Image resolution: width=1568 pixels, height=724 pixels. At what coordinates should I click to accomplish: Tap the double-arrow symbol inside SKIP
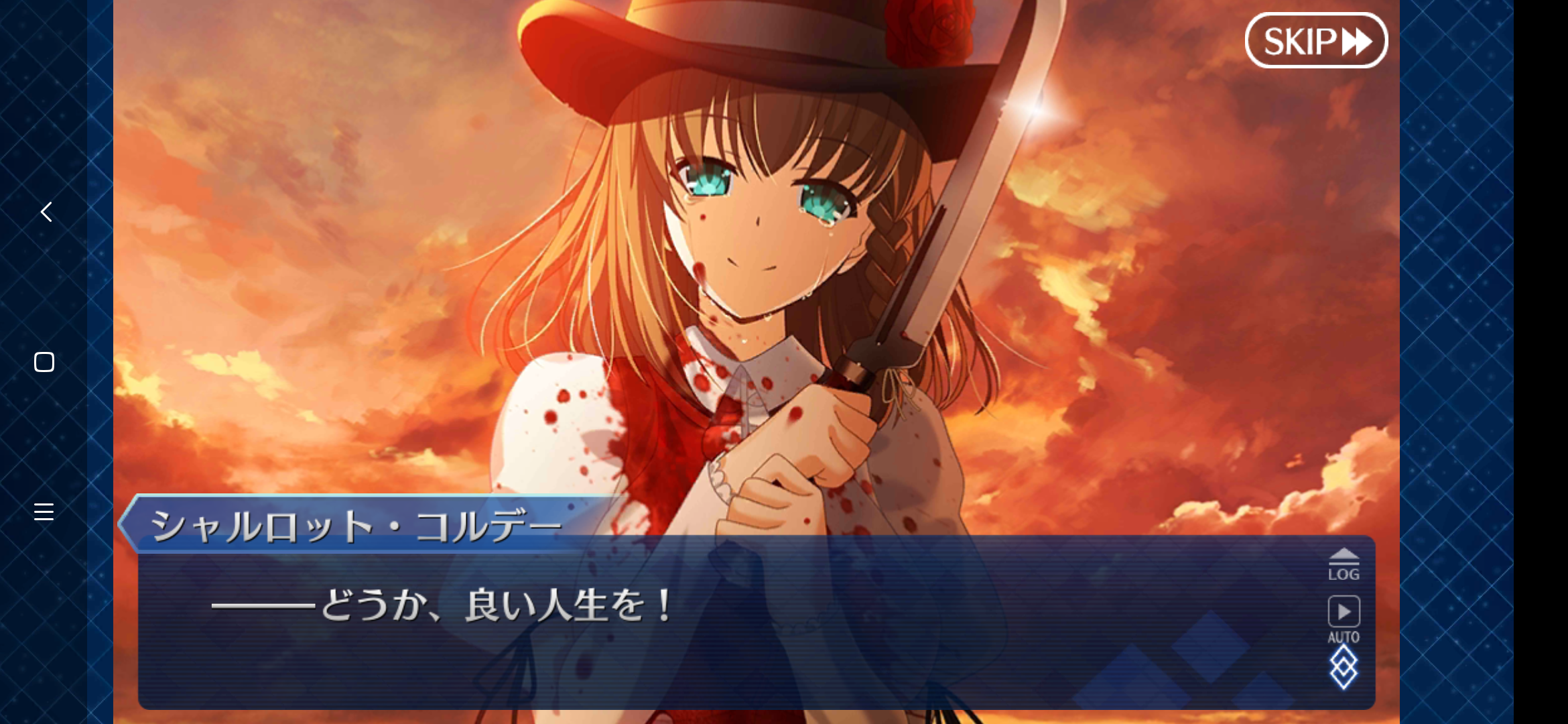1355,39
